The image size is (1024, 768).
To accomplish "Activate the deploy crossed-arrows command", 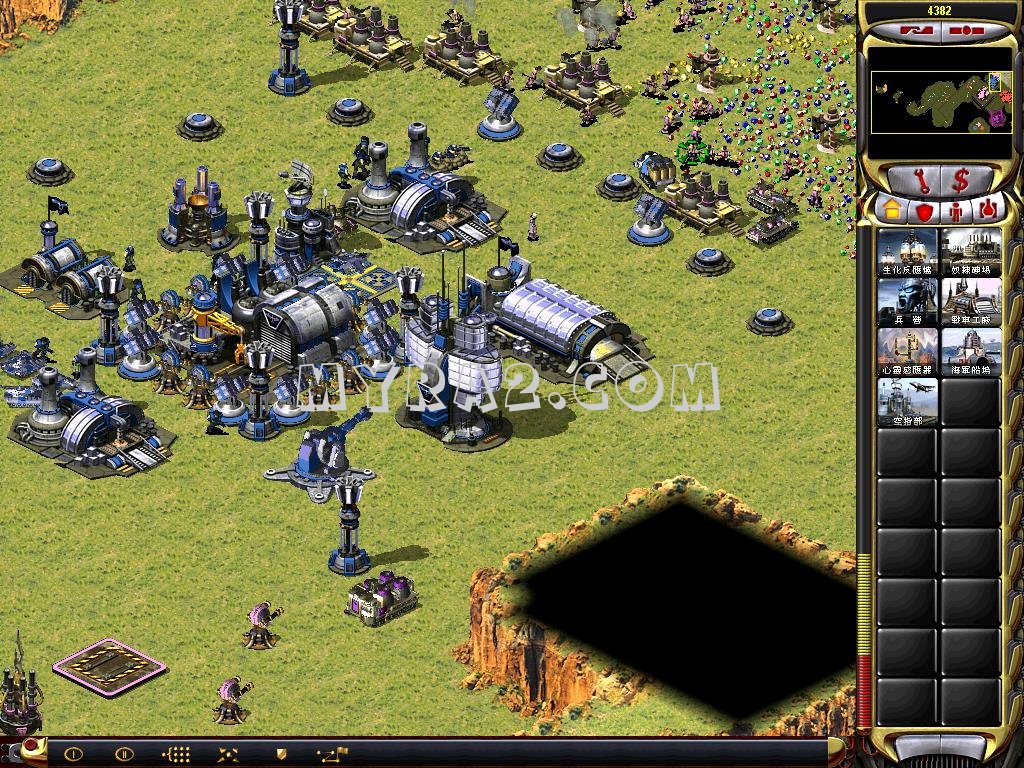I will [x=229, y=754].
